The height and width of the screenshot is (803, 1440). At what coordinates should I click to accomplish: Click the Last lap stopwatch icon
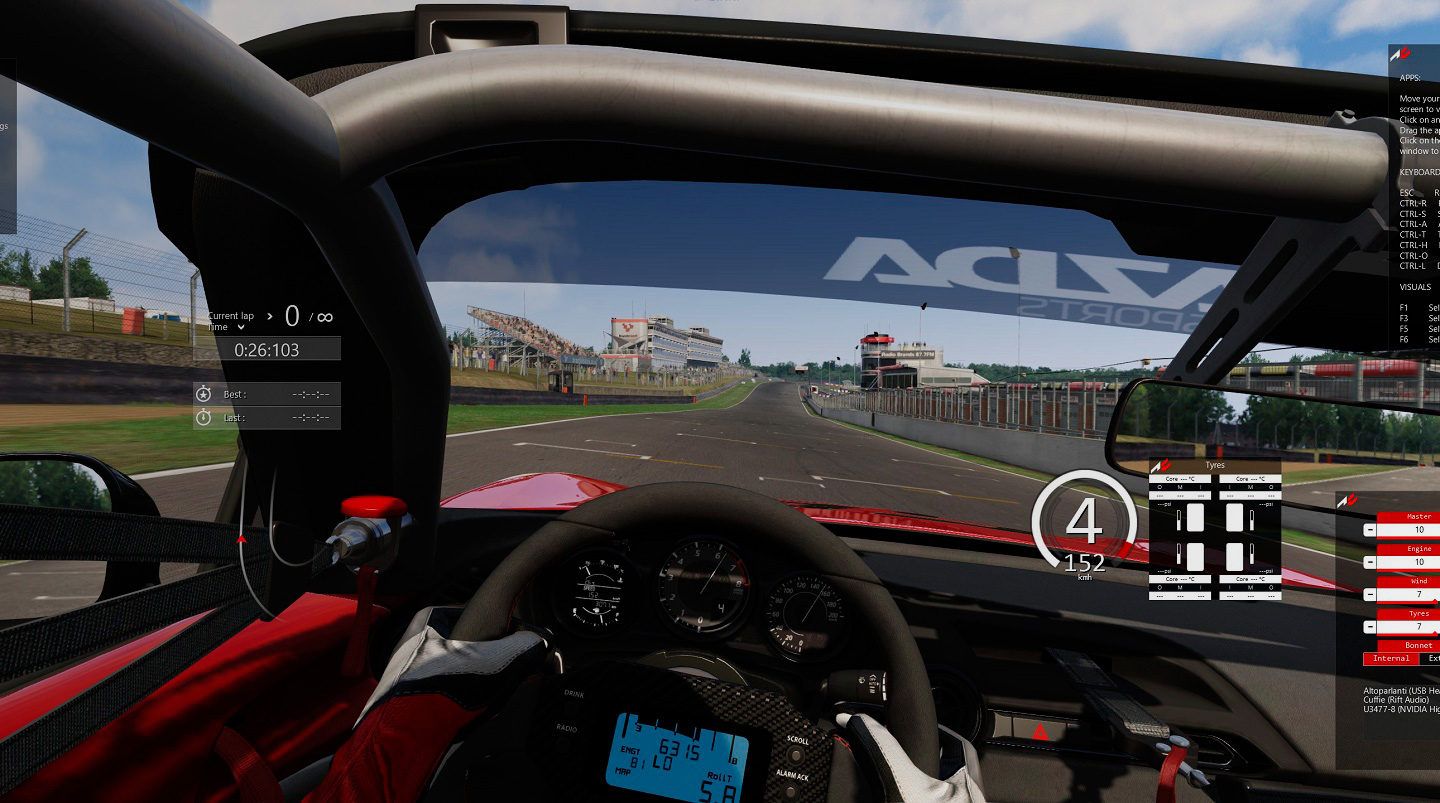pos(203,415)
